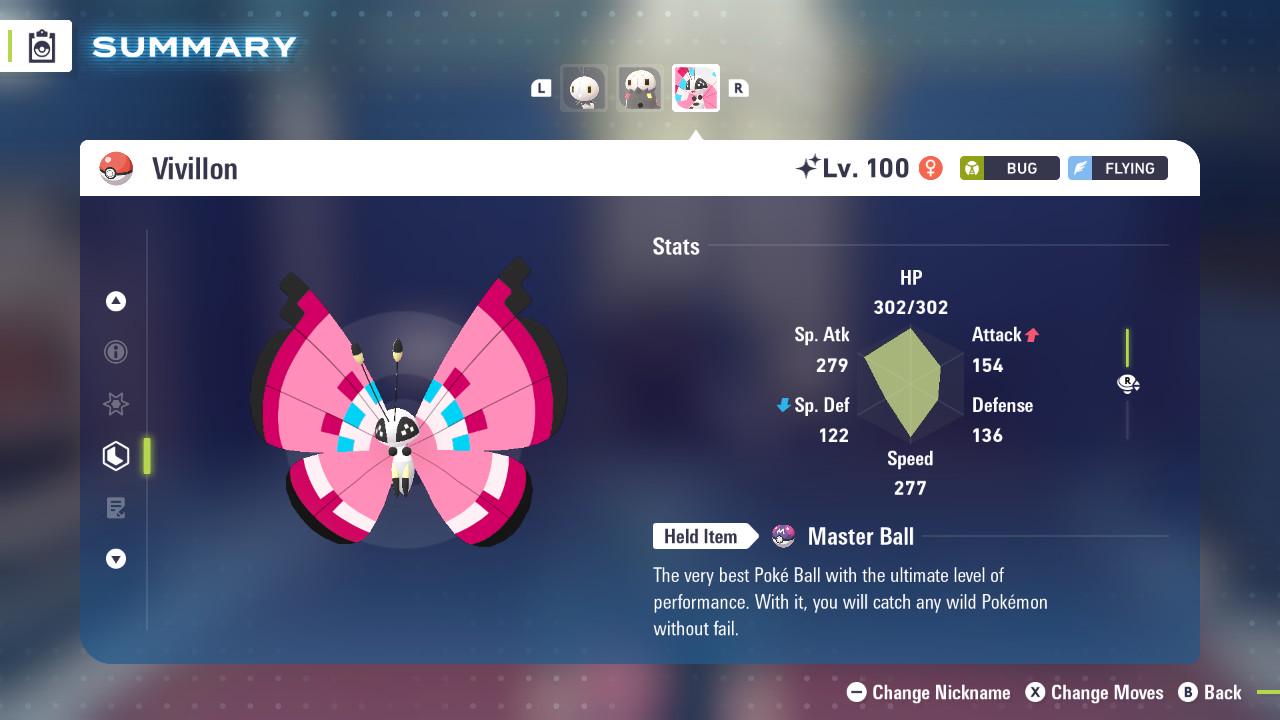The width and height of the screenshot is (1280, 720).
Task: Choose the Change Moves option
Action: click(x=1095, y=692)
